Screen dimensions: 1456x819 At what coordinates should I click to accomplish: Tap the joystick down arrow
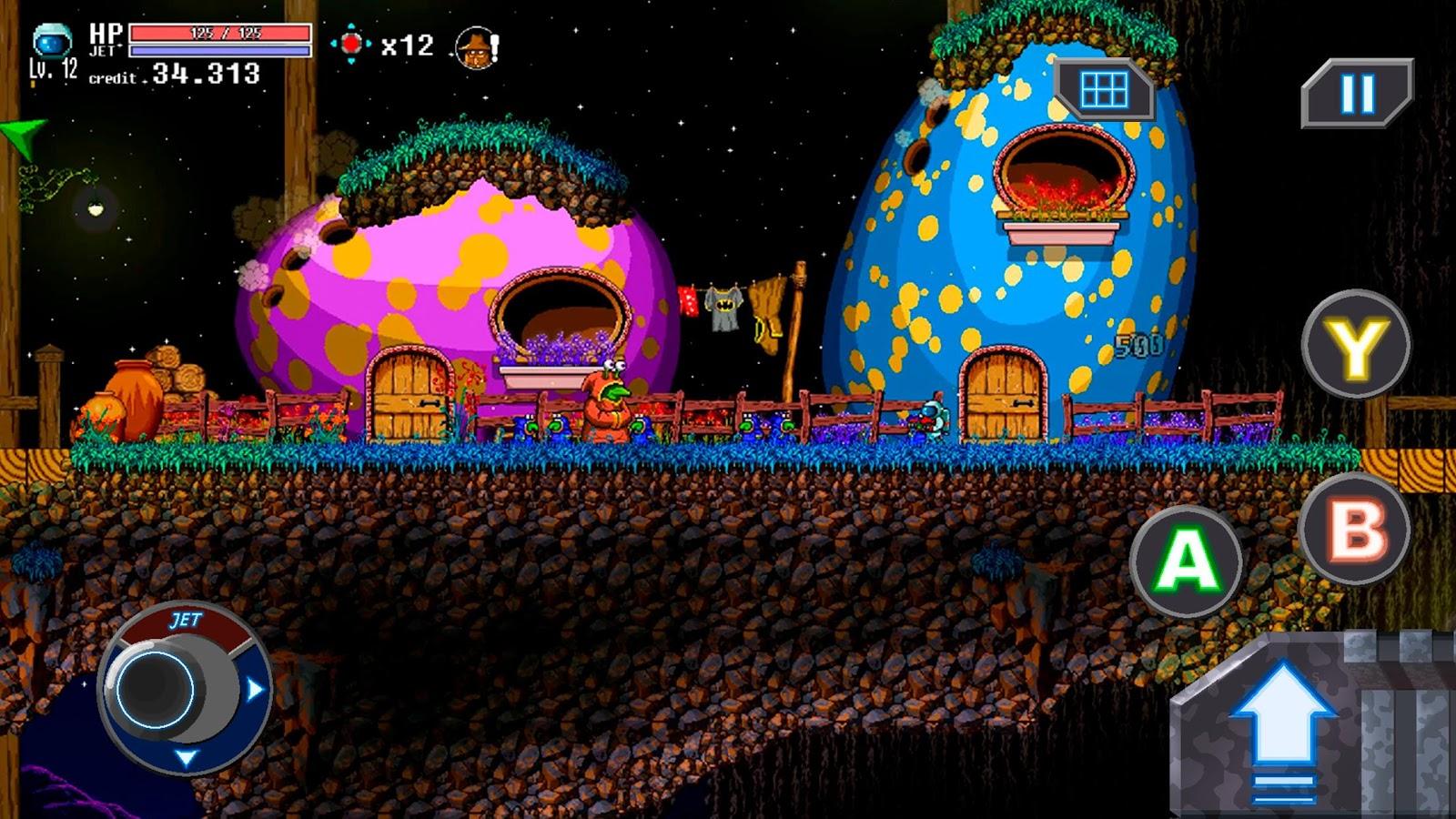(x=186, y=757)
